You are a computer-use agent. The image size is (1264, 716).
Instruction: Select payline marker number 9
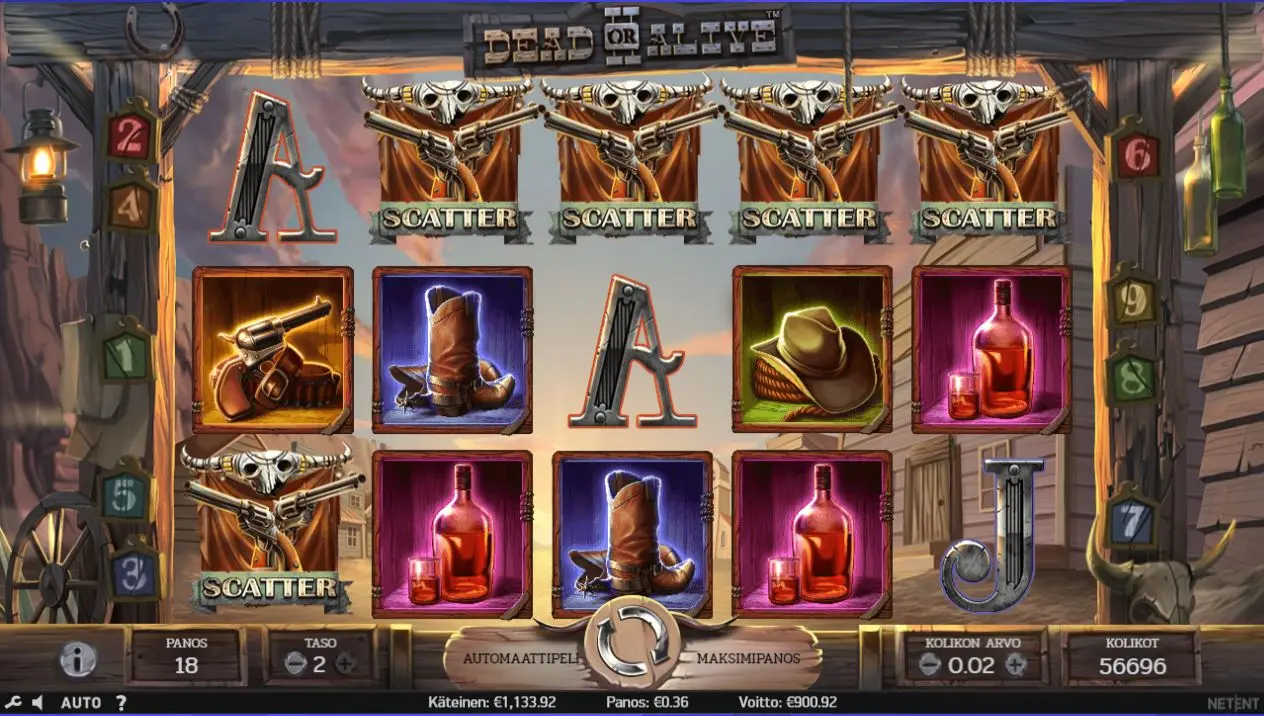[x=1133, y=300]
